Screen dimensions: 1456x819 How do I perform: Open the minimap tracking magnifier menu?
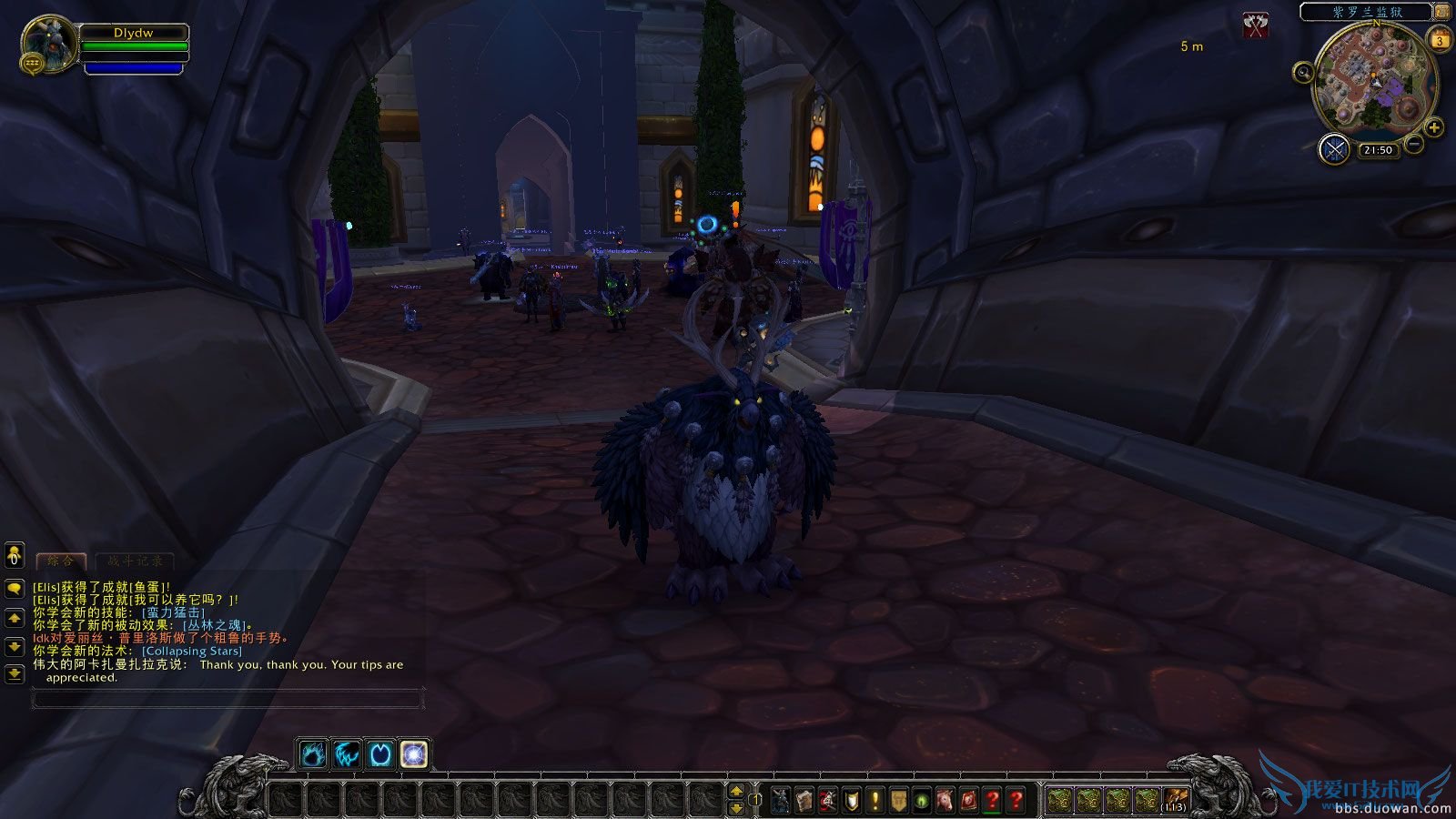point(1304,71)
